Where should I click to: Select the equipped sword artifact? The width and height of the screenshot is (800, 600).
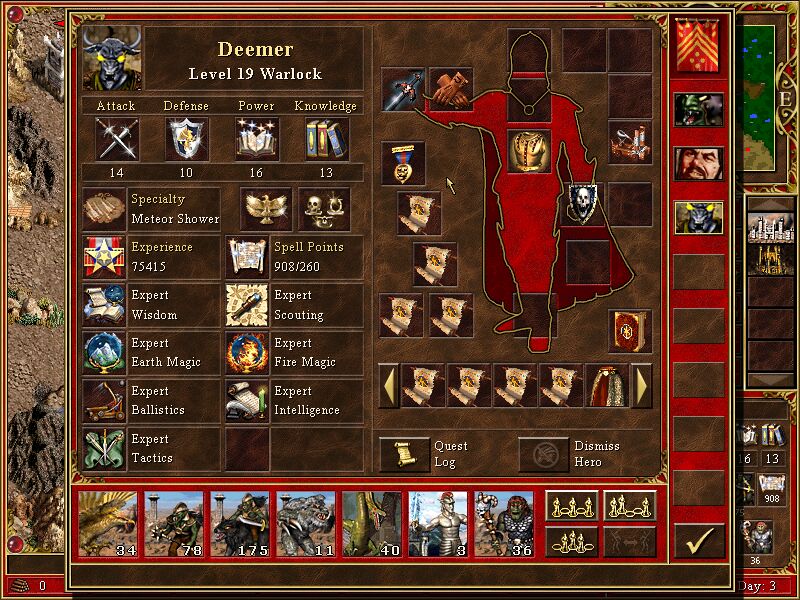(403, 89)
